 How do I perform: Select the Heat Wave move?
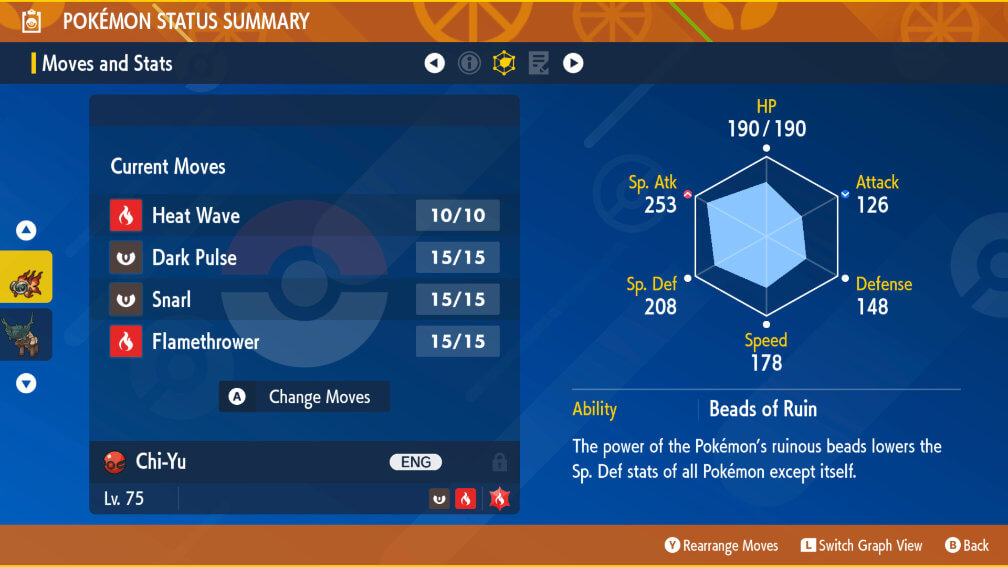(304, 215)
